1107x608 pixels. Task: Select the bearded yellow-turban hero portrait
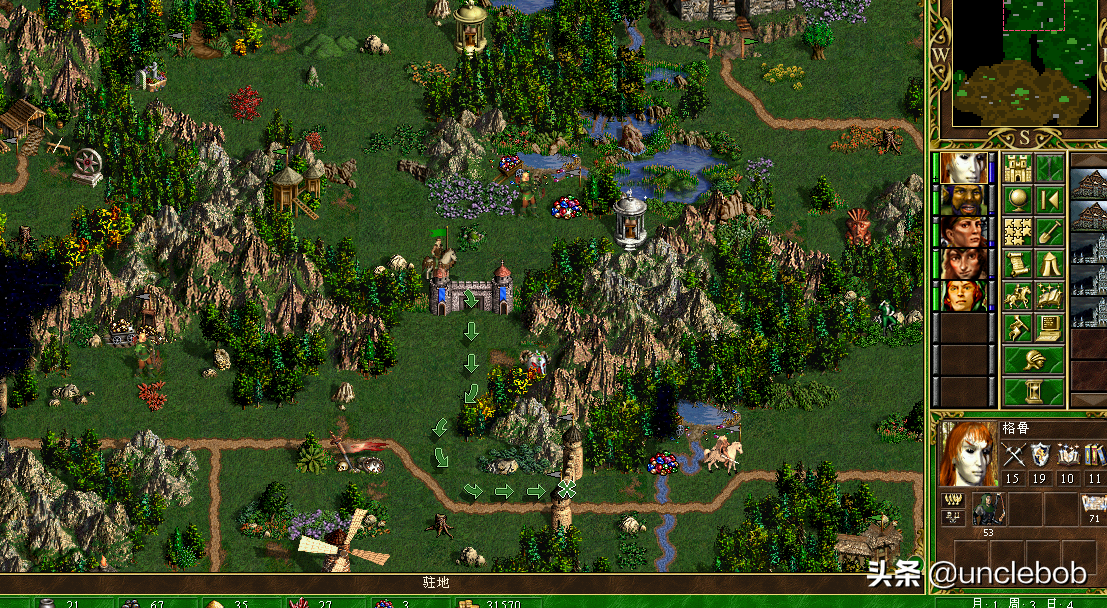(x=964, y=200)
